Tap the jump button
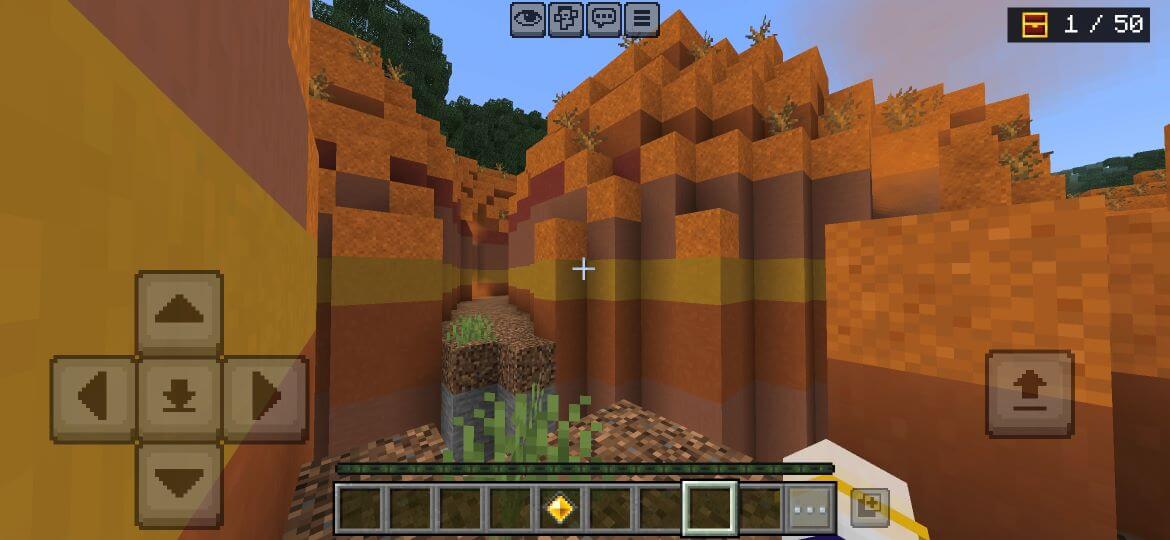 (1030, 394)
